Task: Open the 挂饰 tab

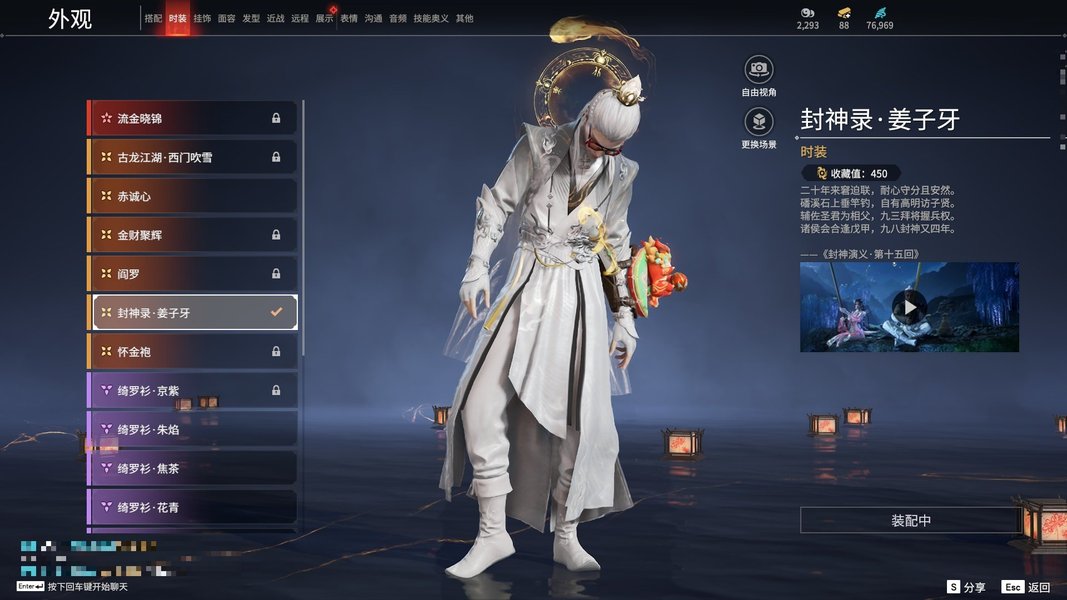Action: [x=202, y=18]
